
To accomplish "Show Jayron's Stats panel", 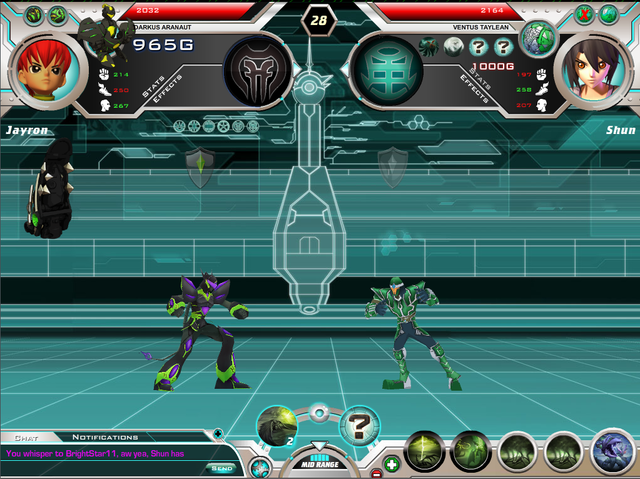I will coord(153,89).
